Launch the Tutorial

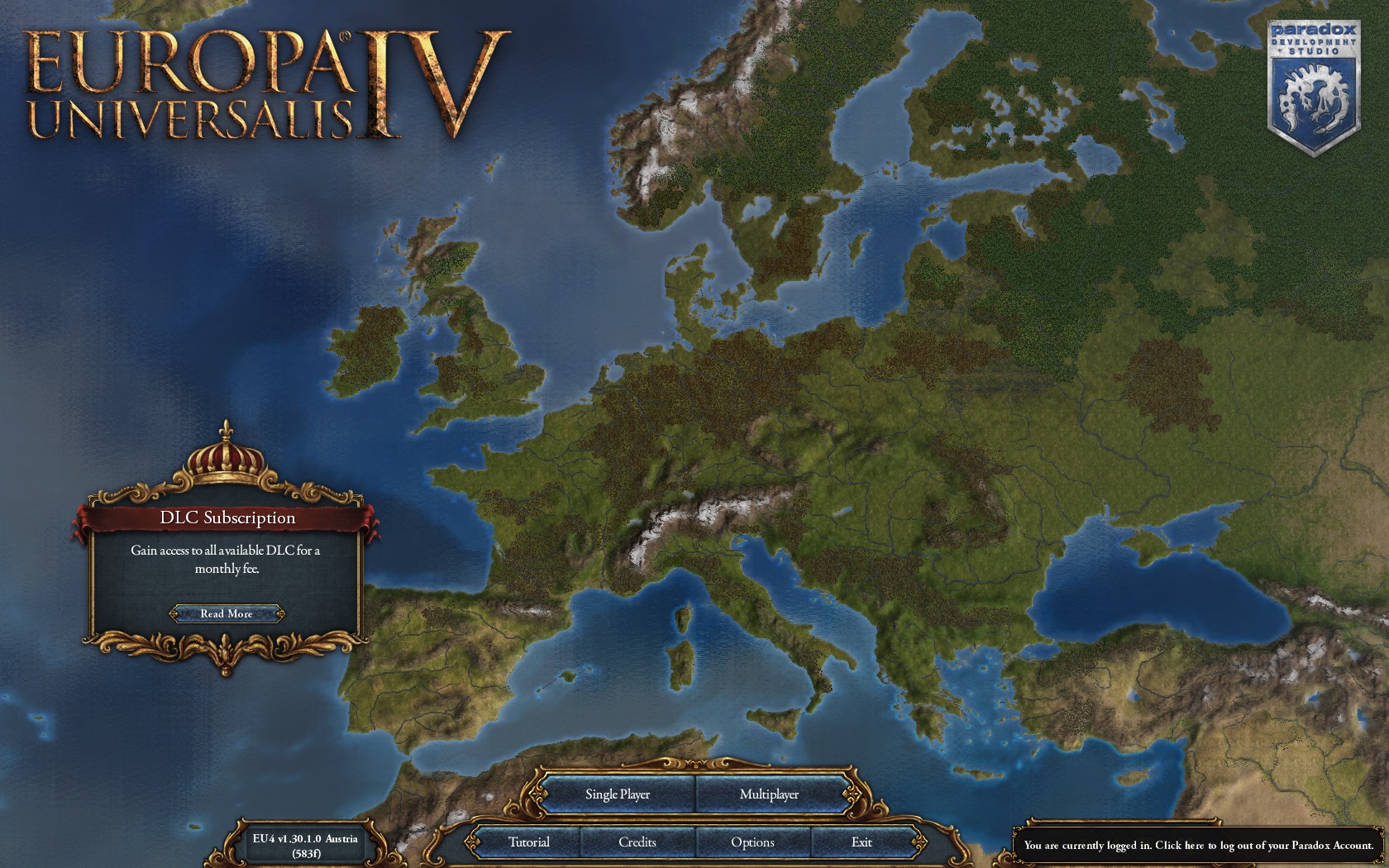529,841
